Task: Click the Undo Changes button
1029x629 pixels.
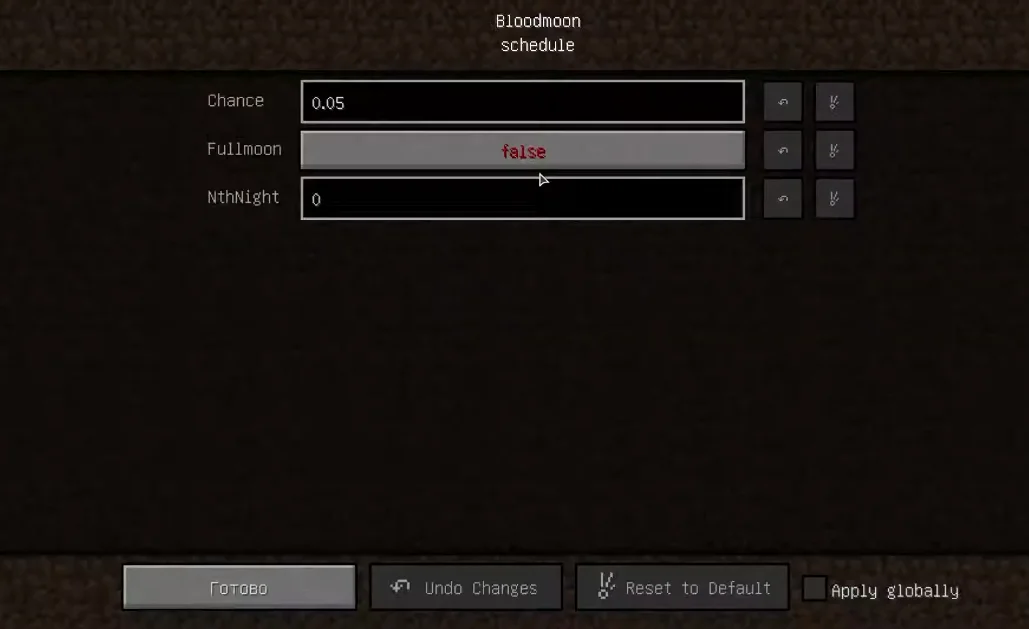Action: click(x=466, y=588)
